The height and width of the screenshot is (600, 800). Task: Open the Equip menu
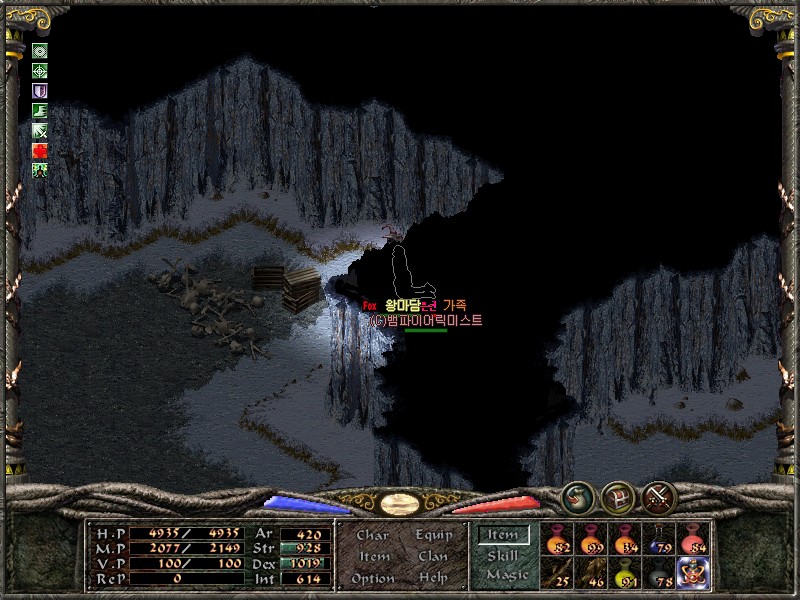tap(433, 535)
